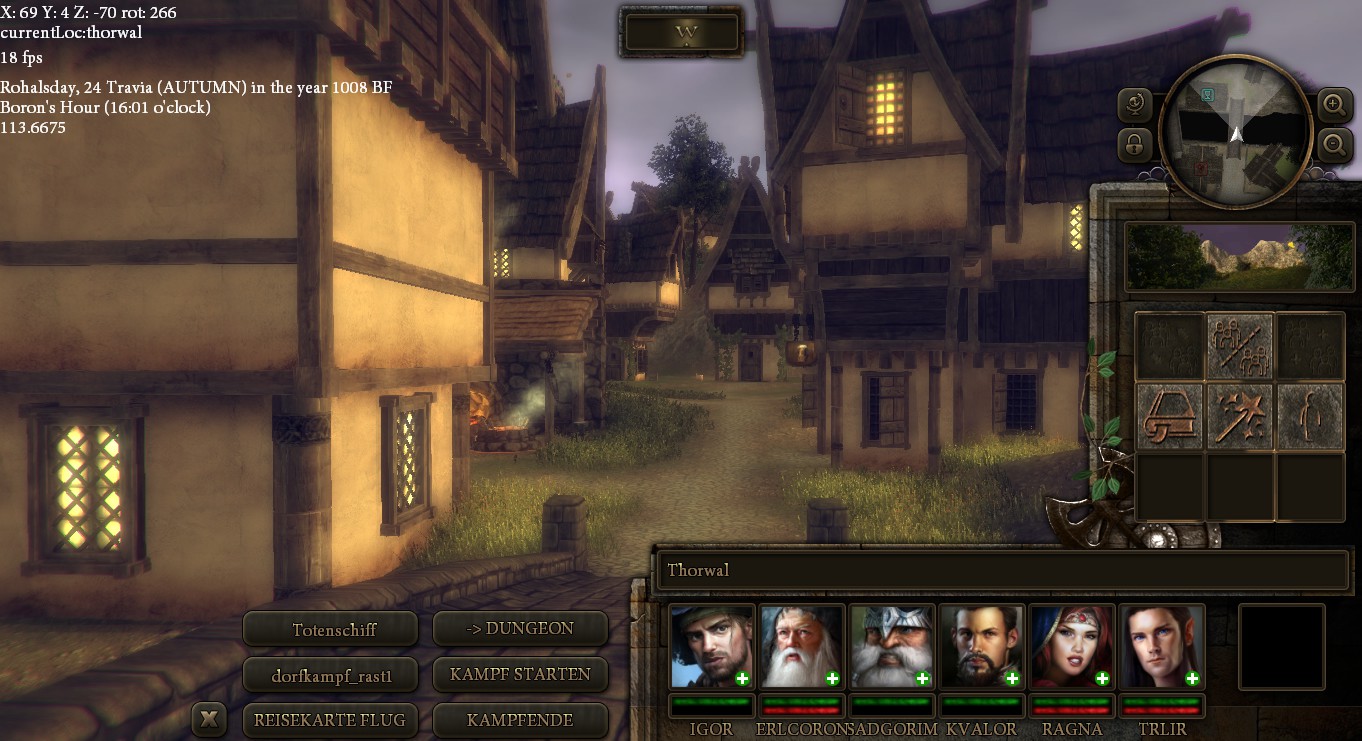Choose Trlir's portrait

1162,646
